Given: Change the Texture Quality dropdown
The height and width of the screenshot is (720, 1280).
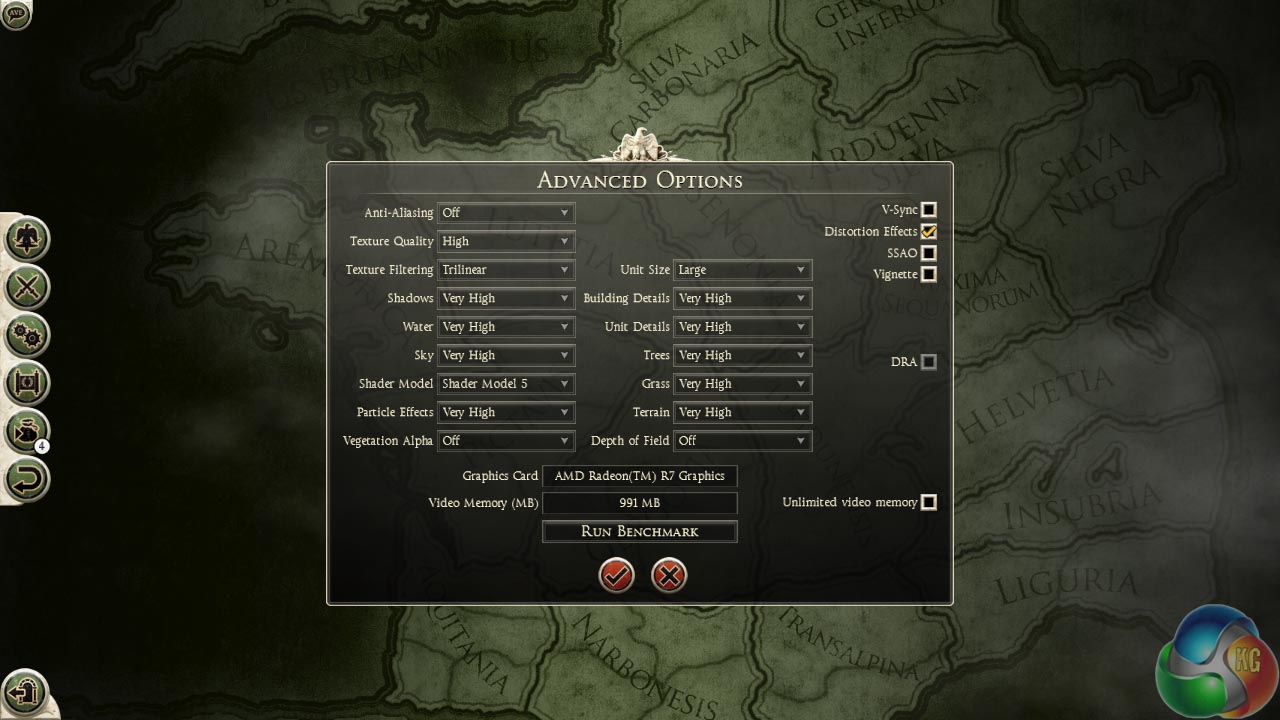Looking at the screenshot, I should pos(506,241).
